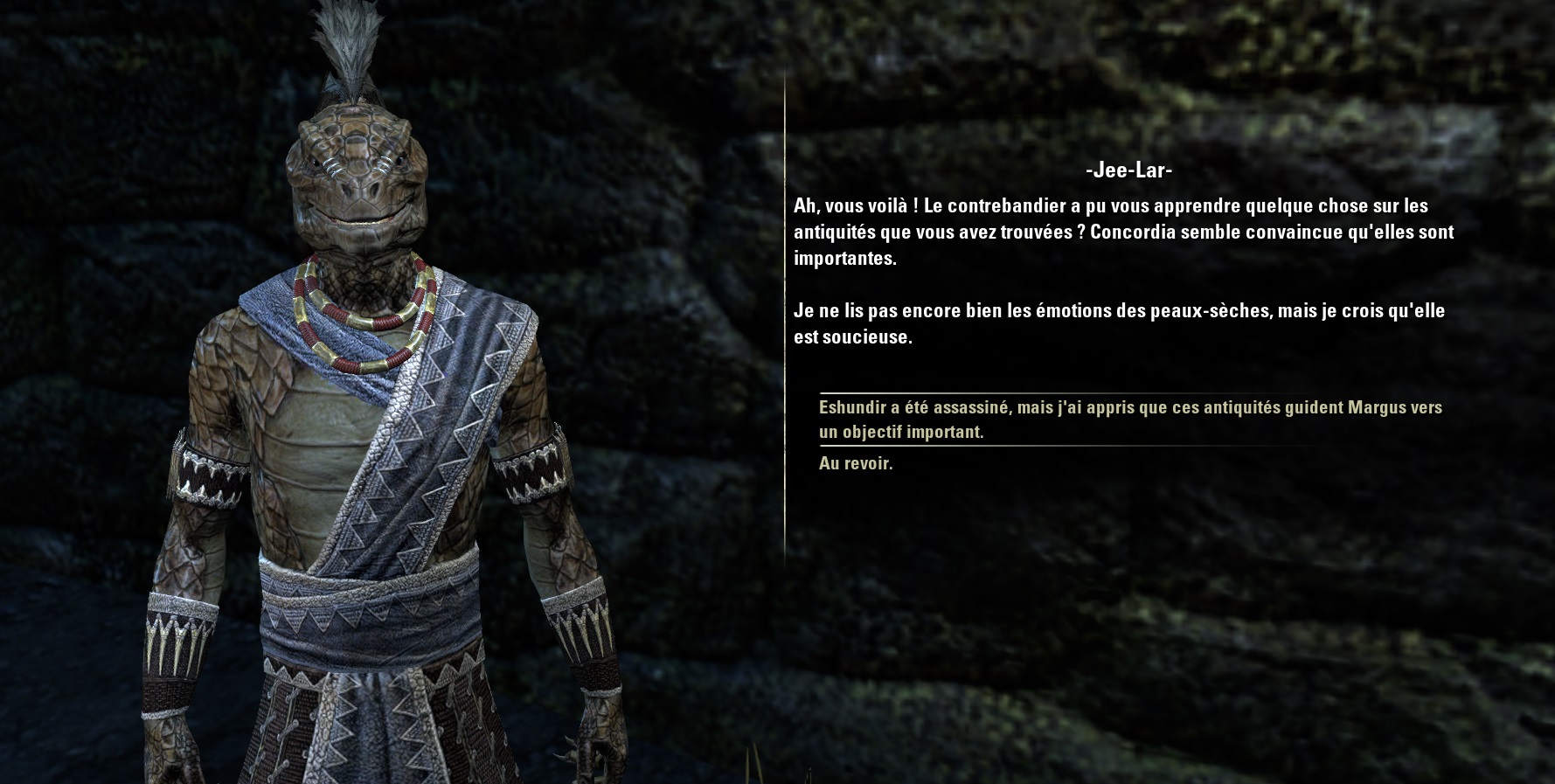Image resolution: width=1555 pixels, height=784 pixels.
Task: Choose the reply about Eshundir being assassinated
Action: pyautogui.click(x=1129, y=420)
